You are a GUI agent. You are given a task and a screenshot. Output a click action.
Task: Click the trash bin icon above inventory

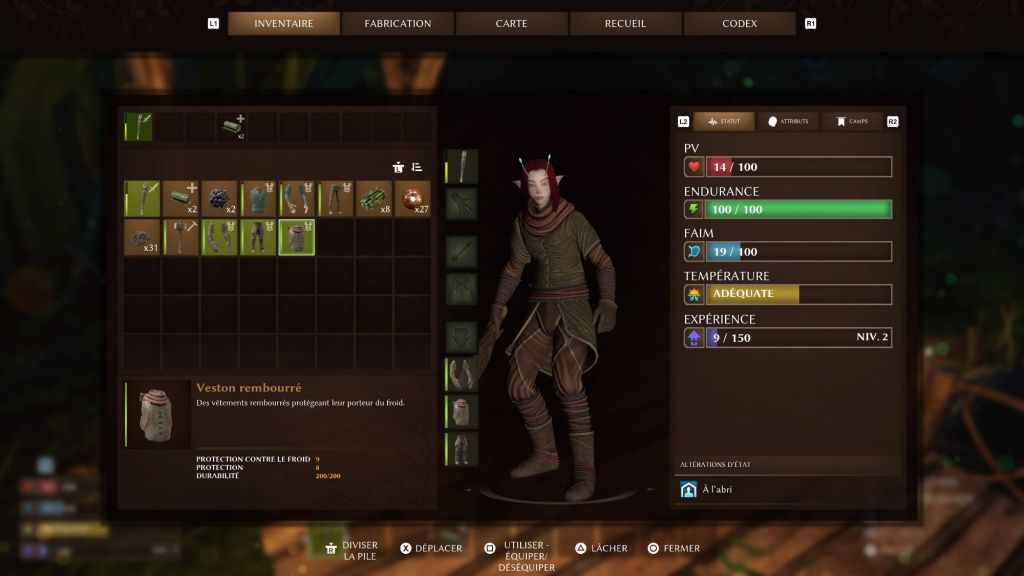398,167
